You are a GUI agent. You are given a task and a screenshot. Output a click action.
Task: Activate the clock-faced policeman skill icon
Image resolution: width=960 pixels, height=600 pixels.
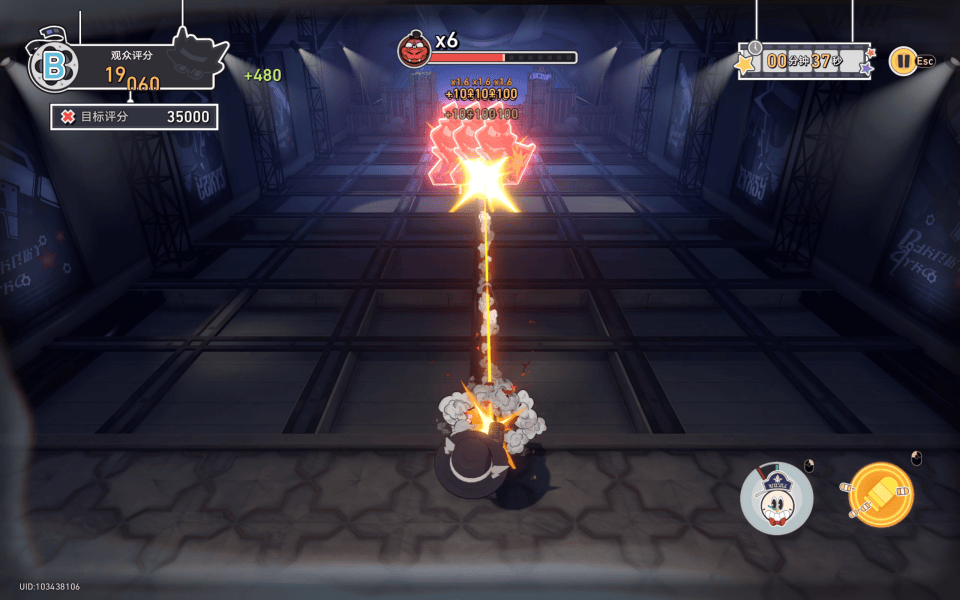click(776, 498)
